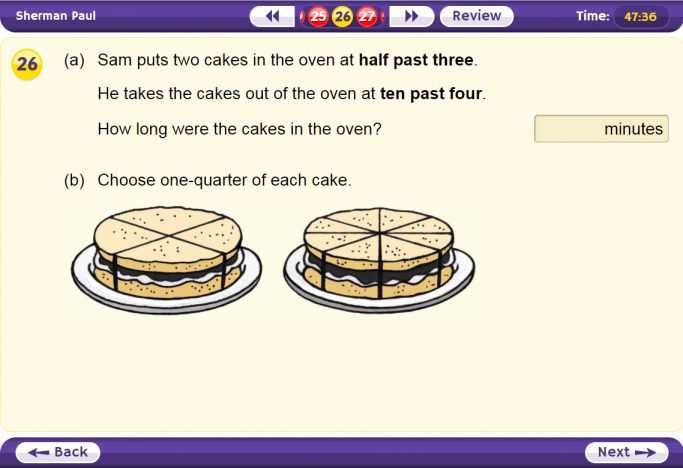Go Back to the previous question
This screenshot has width=683, height=468.
point(58,452)
